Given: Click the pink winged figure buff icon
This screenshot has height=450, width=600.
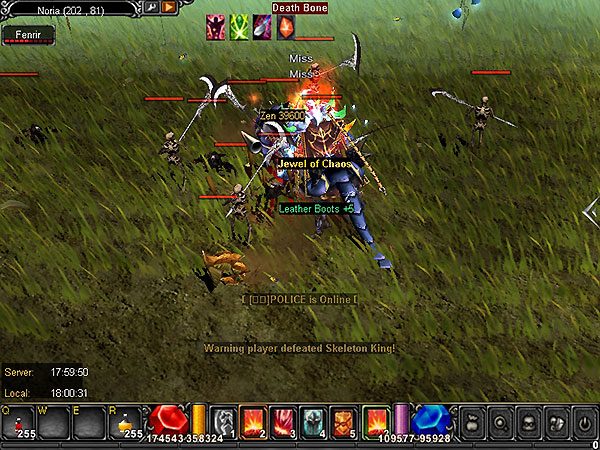Looking at the screenshot, I should (x=215, y=27).
